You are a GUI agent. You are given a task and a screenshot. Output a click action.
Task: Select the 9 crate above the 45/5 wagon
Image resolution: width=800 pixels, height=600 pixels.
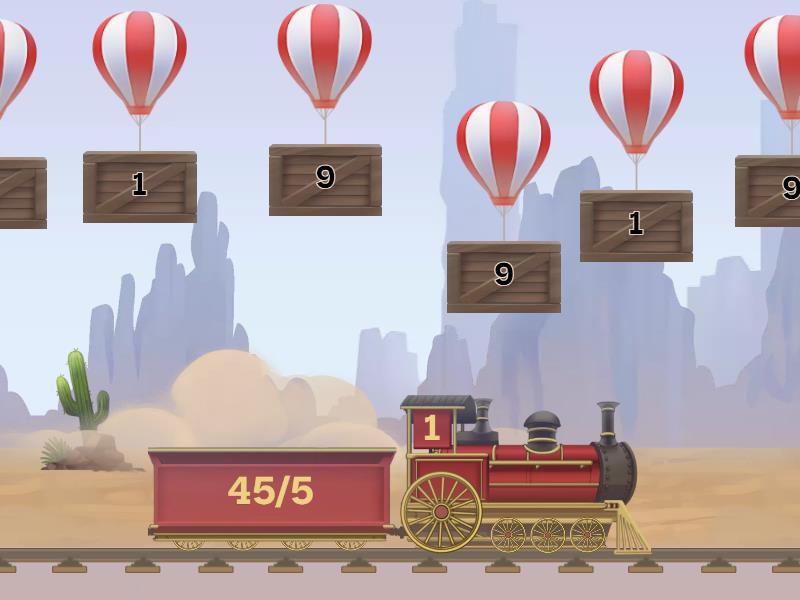[x=325, y=180]
